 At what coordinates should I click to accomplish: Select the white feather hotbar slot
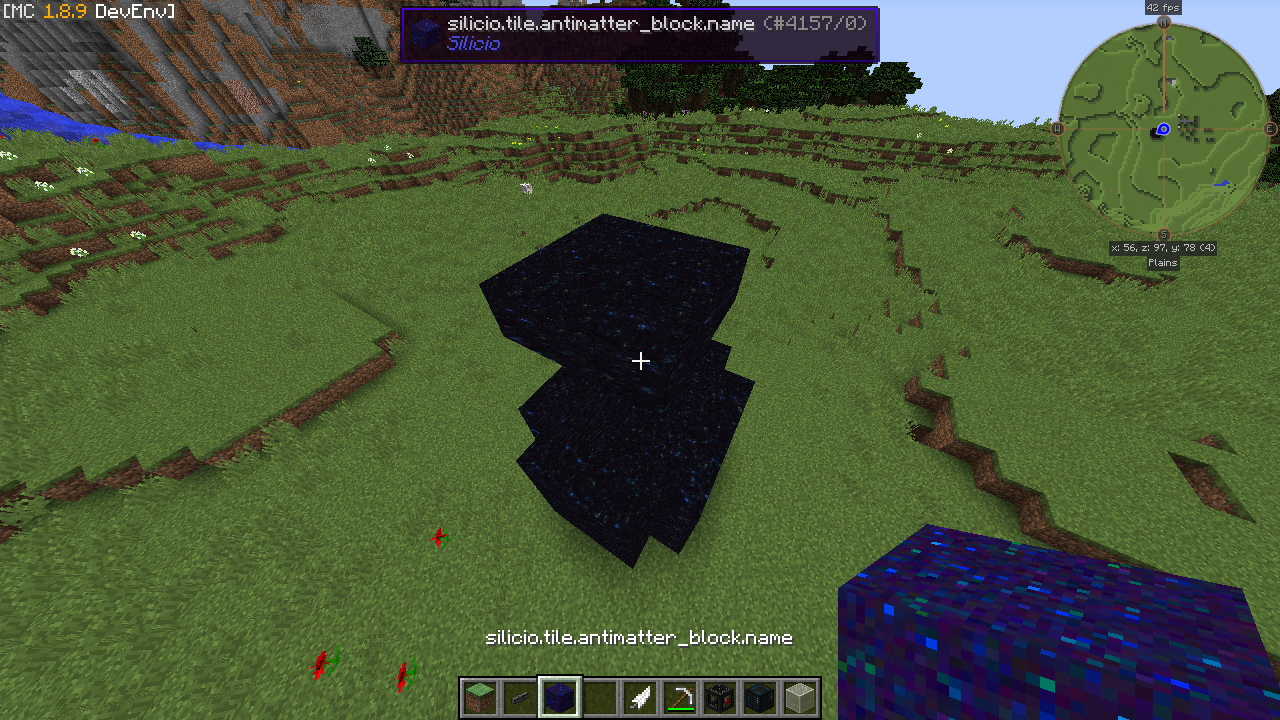coord(640,697)
